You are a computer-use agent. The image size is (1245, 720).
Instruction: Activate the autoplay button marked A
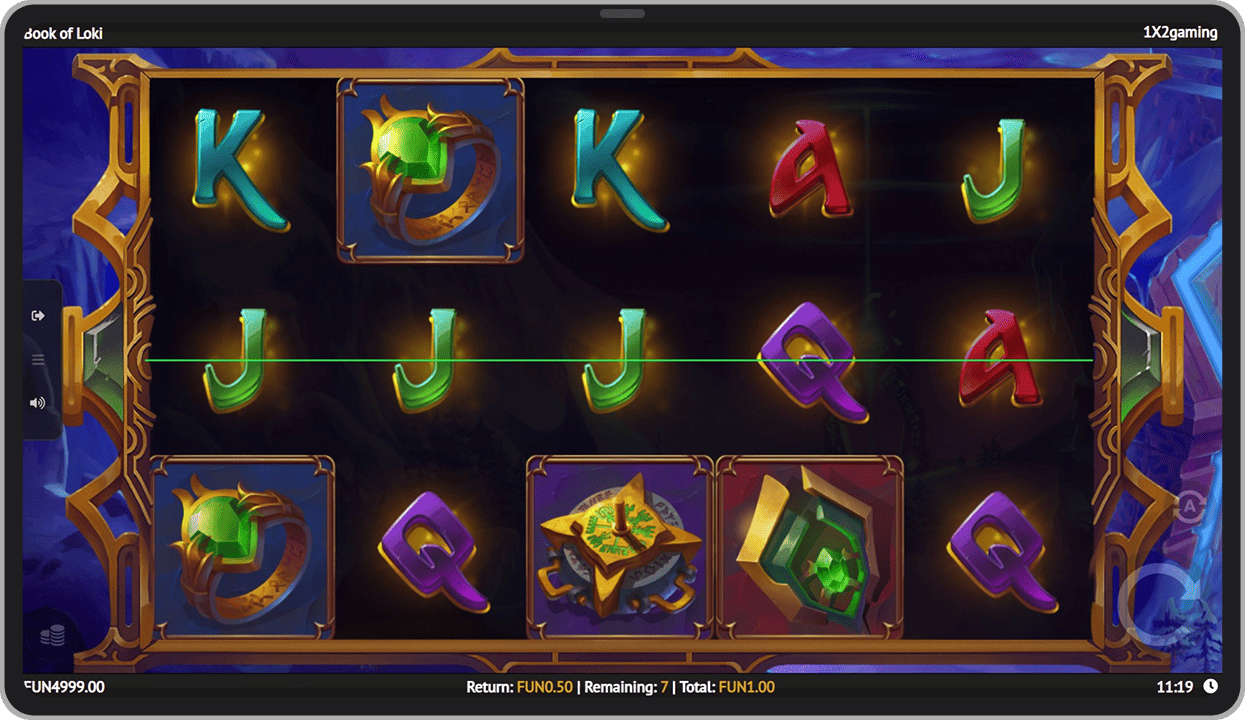[1190, 508]
